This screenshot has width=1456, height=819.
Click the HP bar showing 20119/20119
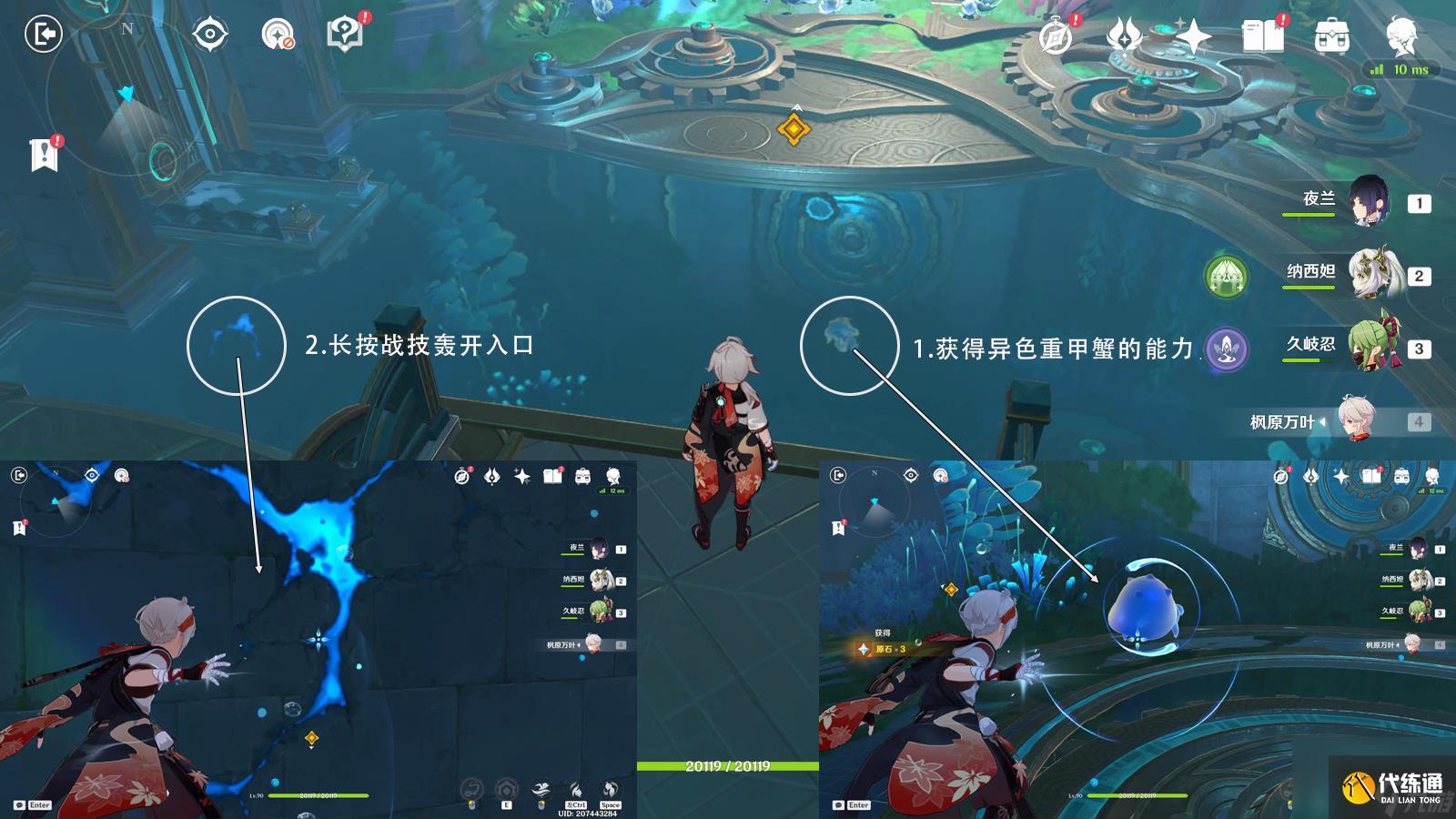pyautogui.click(x=728, y=767)
